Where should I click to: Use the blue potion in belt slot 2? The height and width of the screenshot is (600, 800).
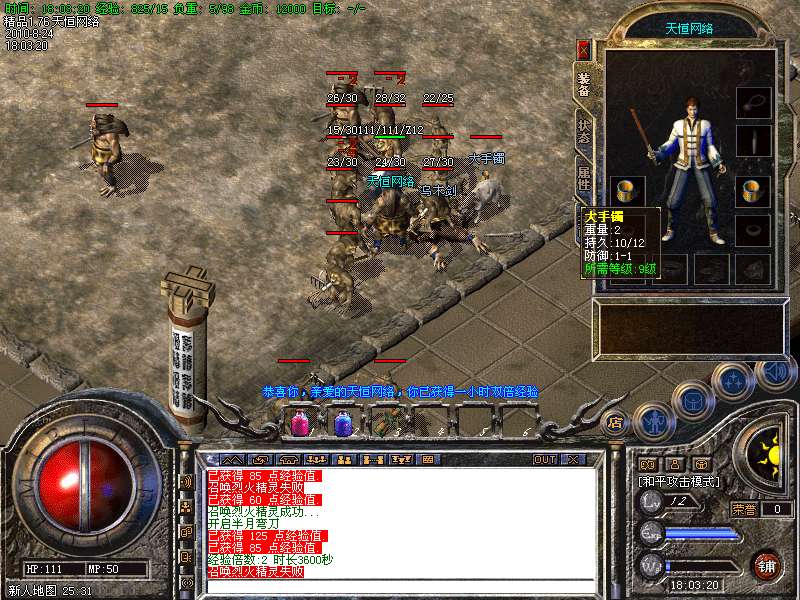point(342,423)
